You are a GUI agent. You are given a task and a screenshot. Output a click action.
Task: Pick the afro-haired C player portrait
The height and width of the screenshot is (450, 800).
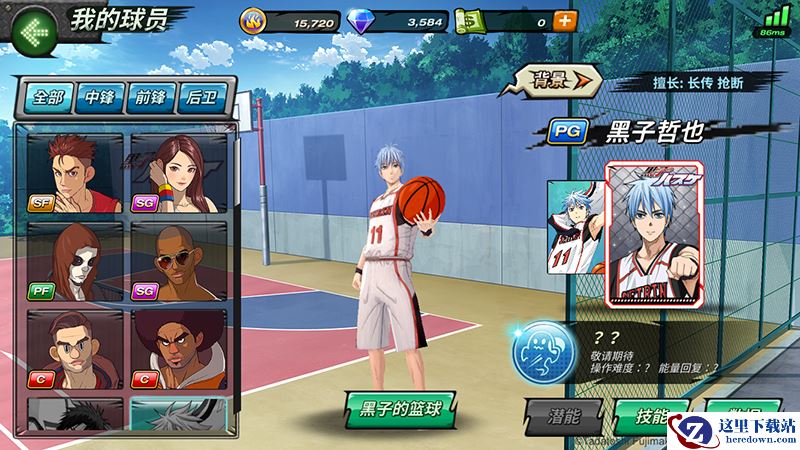point(178,348)
